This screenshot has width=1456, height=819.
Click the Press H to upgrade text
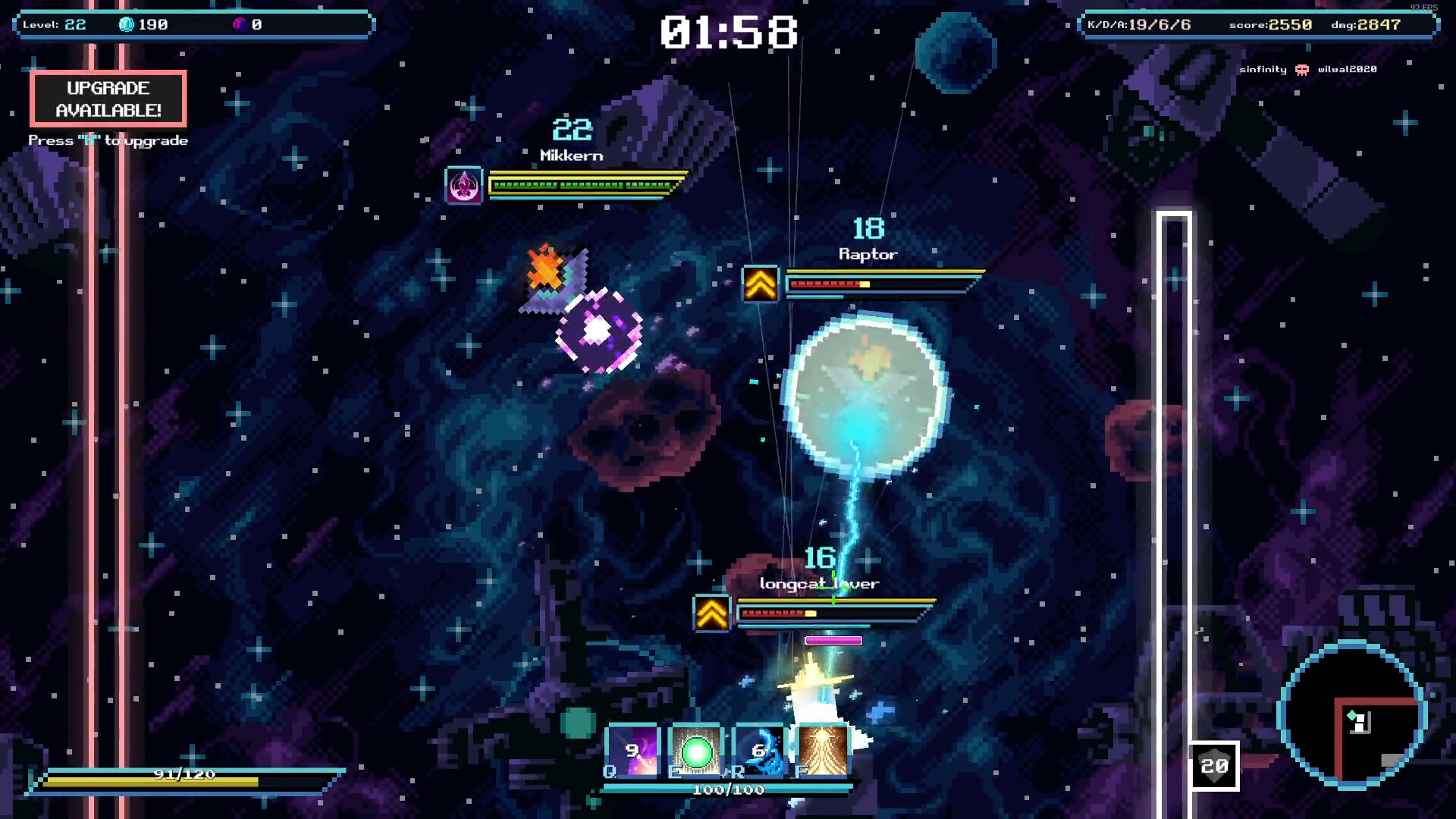point(108,140)
